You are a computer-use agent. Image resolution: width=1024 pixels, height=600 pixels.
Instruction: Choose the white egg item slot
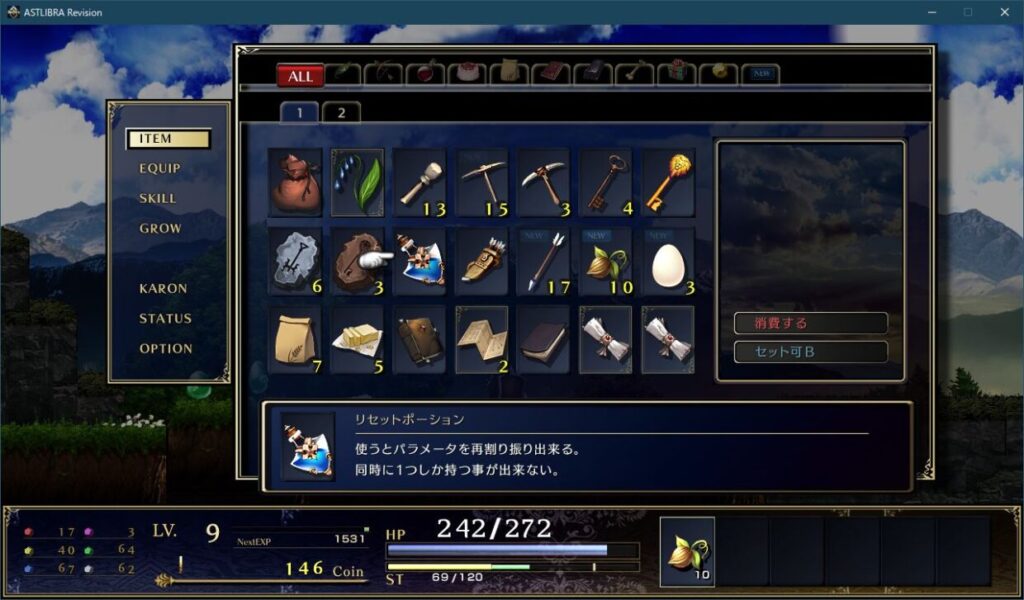pos(668,262)
